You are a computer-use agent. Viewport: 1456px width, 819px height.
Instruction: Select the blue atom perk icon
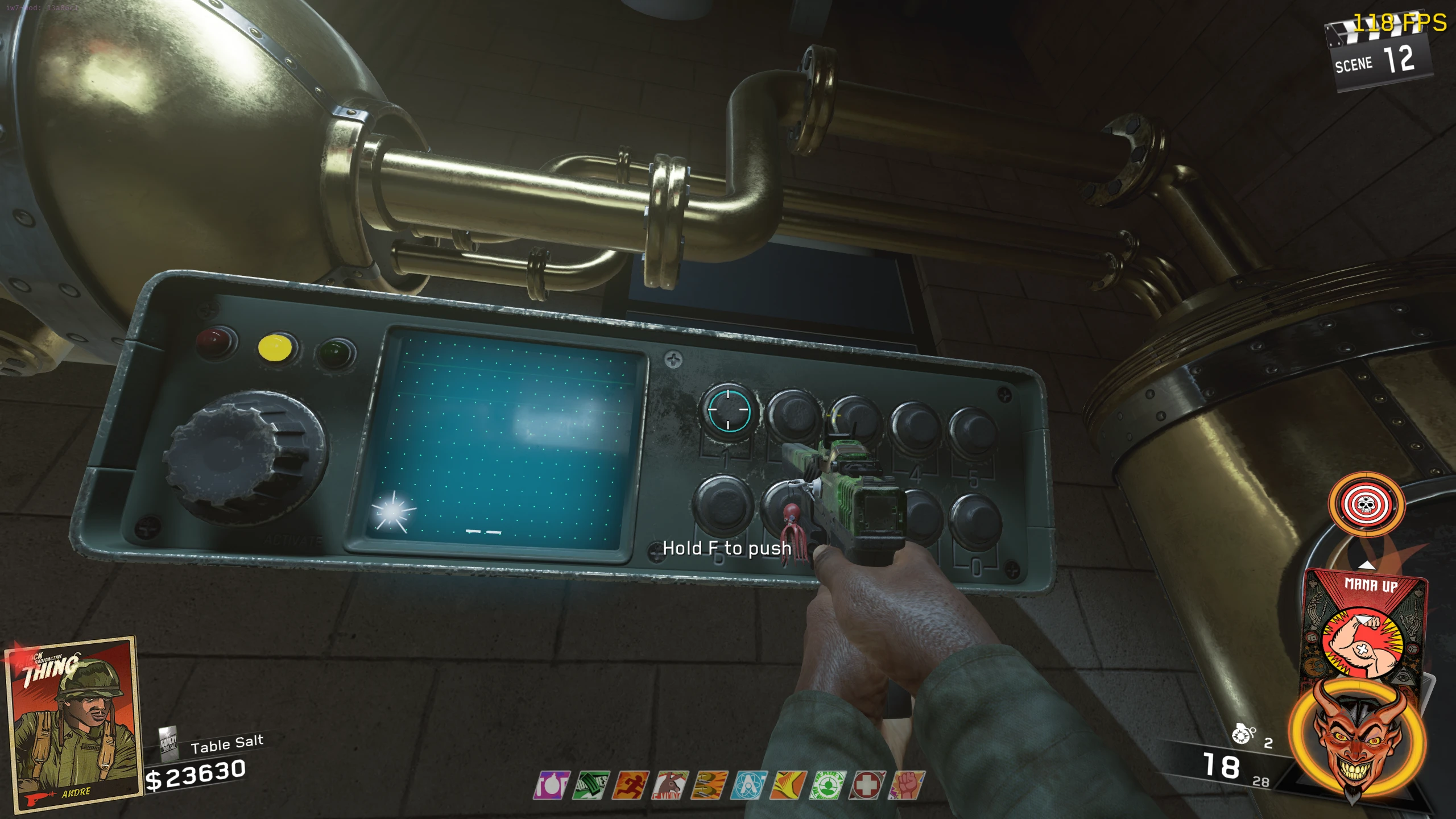pos(749,785)
